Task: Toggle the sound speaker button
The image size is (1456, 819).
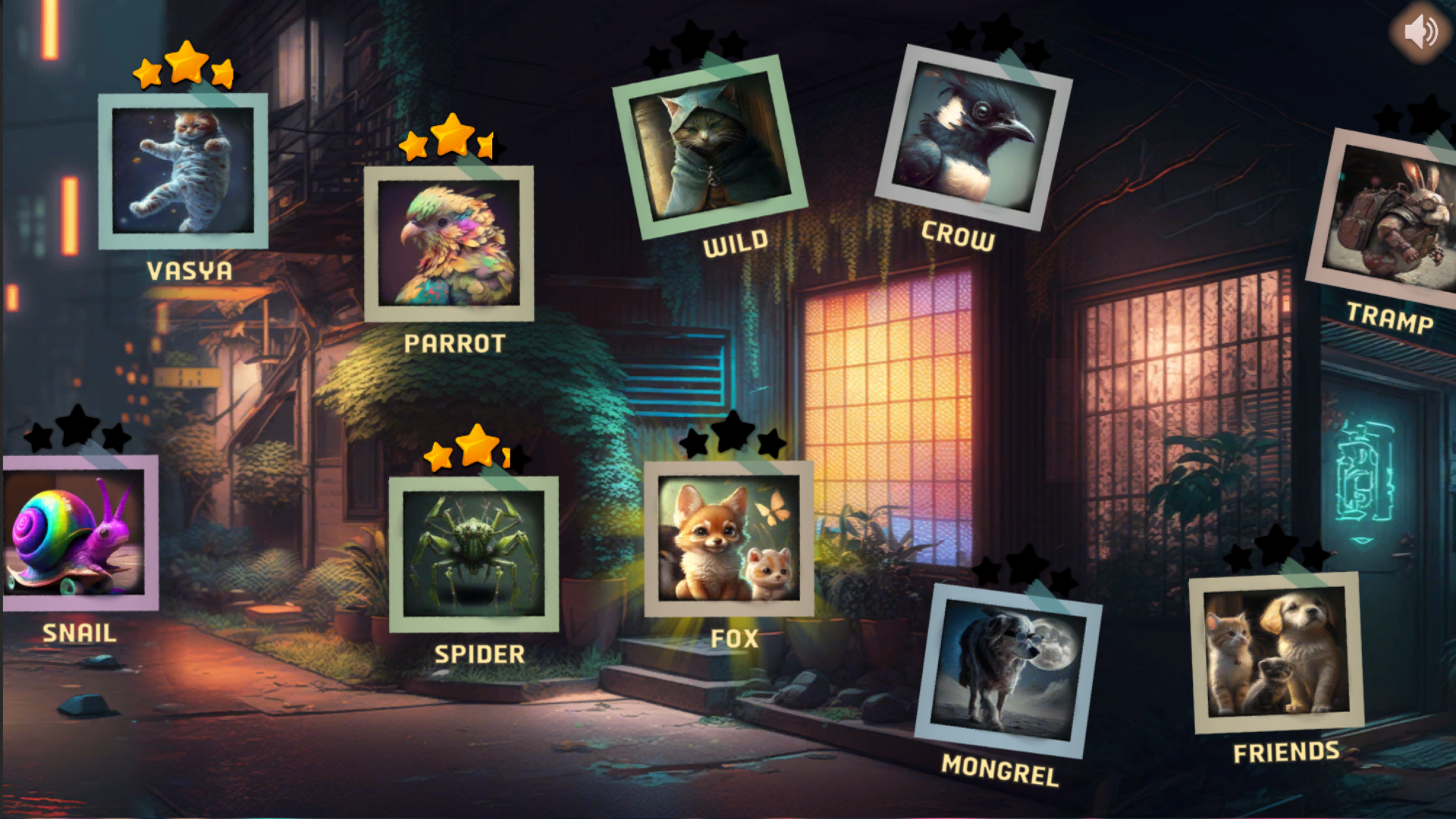Action: tap(1419, 32)
